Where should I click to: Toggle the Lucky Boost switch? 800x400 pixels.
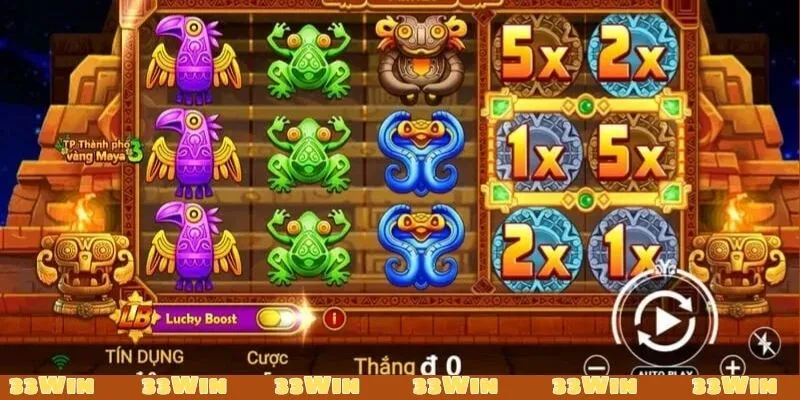279,319
